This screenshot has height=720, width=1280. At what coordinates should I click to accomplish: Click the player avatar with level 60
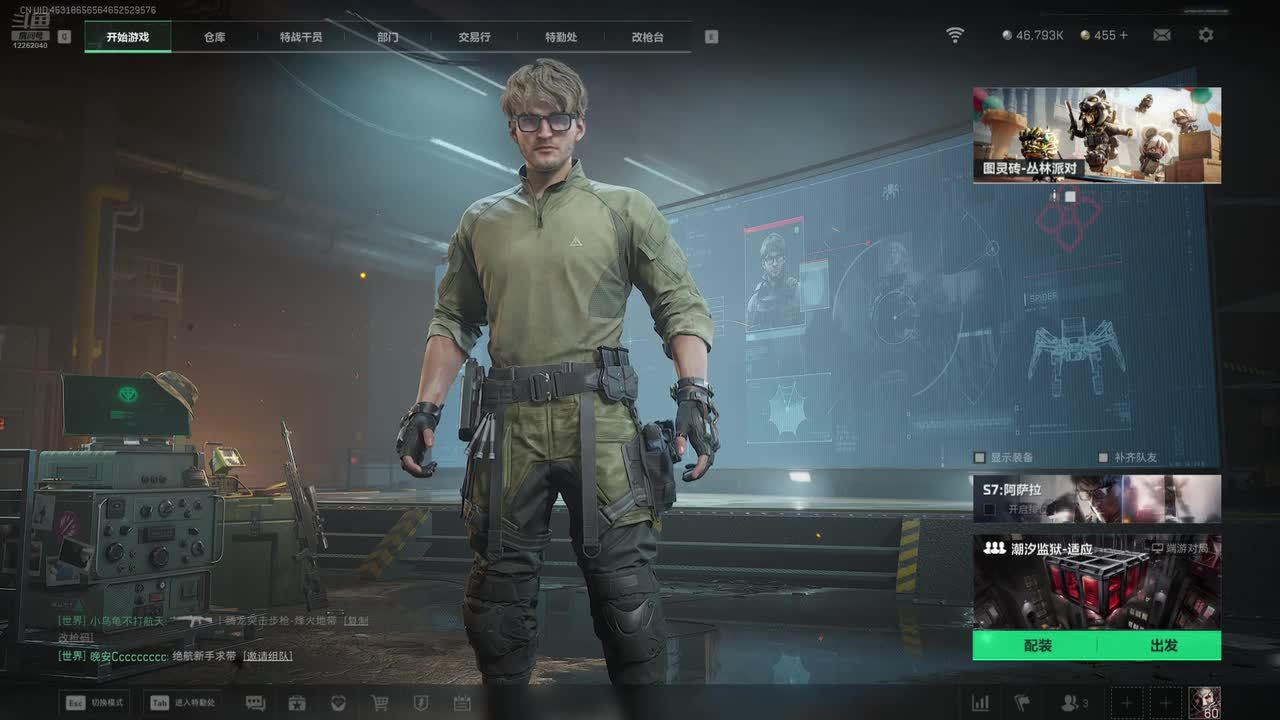pos(1204,702)
